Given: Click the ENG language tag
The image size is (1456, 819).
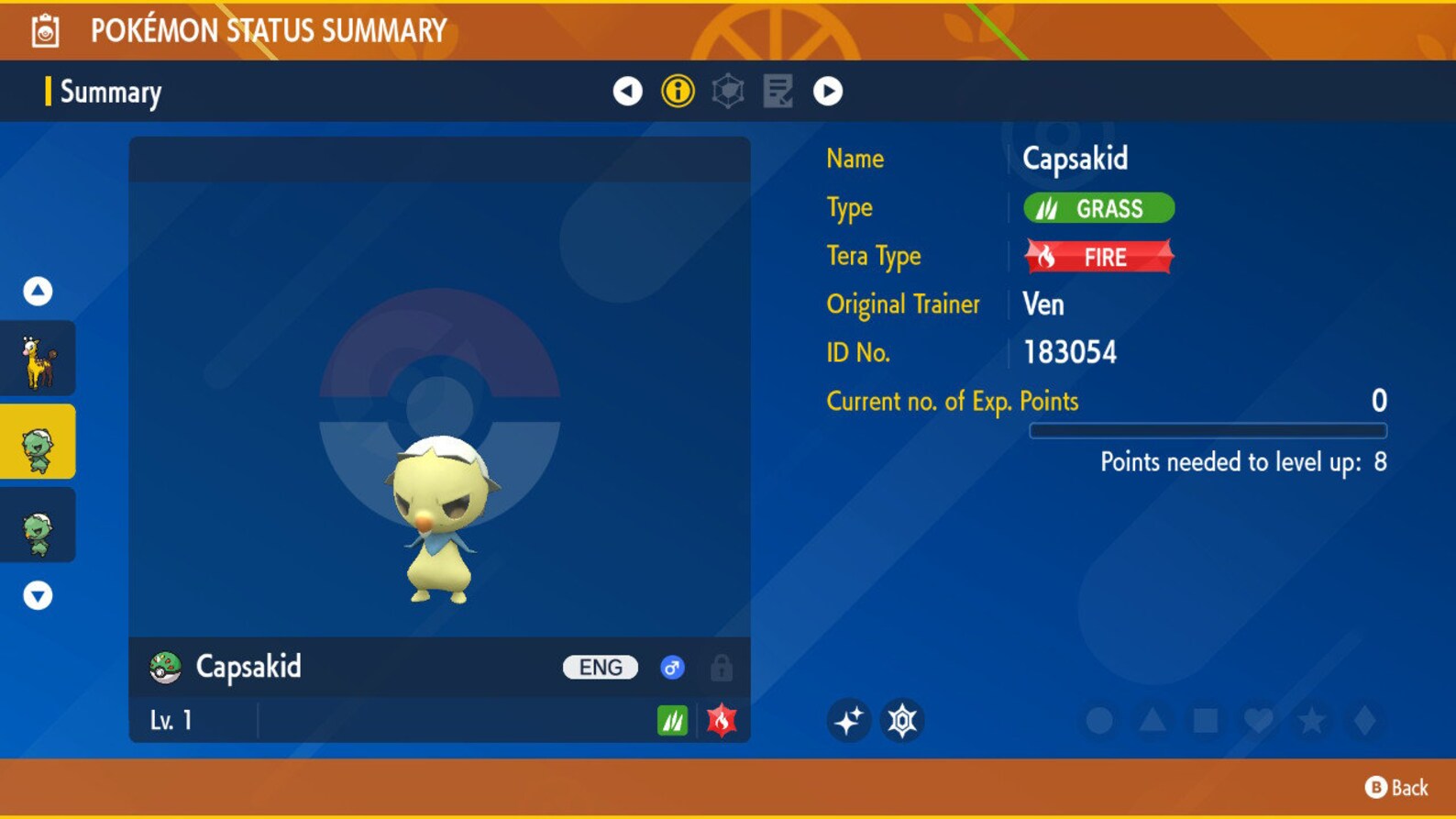Looking at the screenshot, I should pyautogui.click(x=599, y=667).
